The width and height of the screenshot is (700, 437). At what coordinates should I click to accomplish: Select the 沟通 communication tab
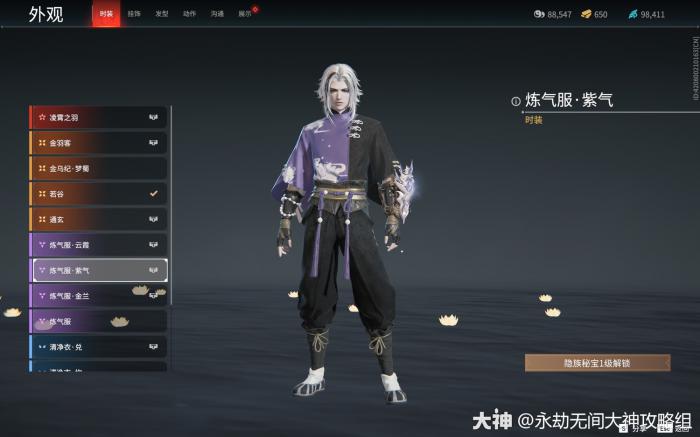tap(218, 15)
